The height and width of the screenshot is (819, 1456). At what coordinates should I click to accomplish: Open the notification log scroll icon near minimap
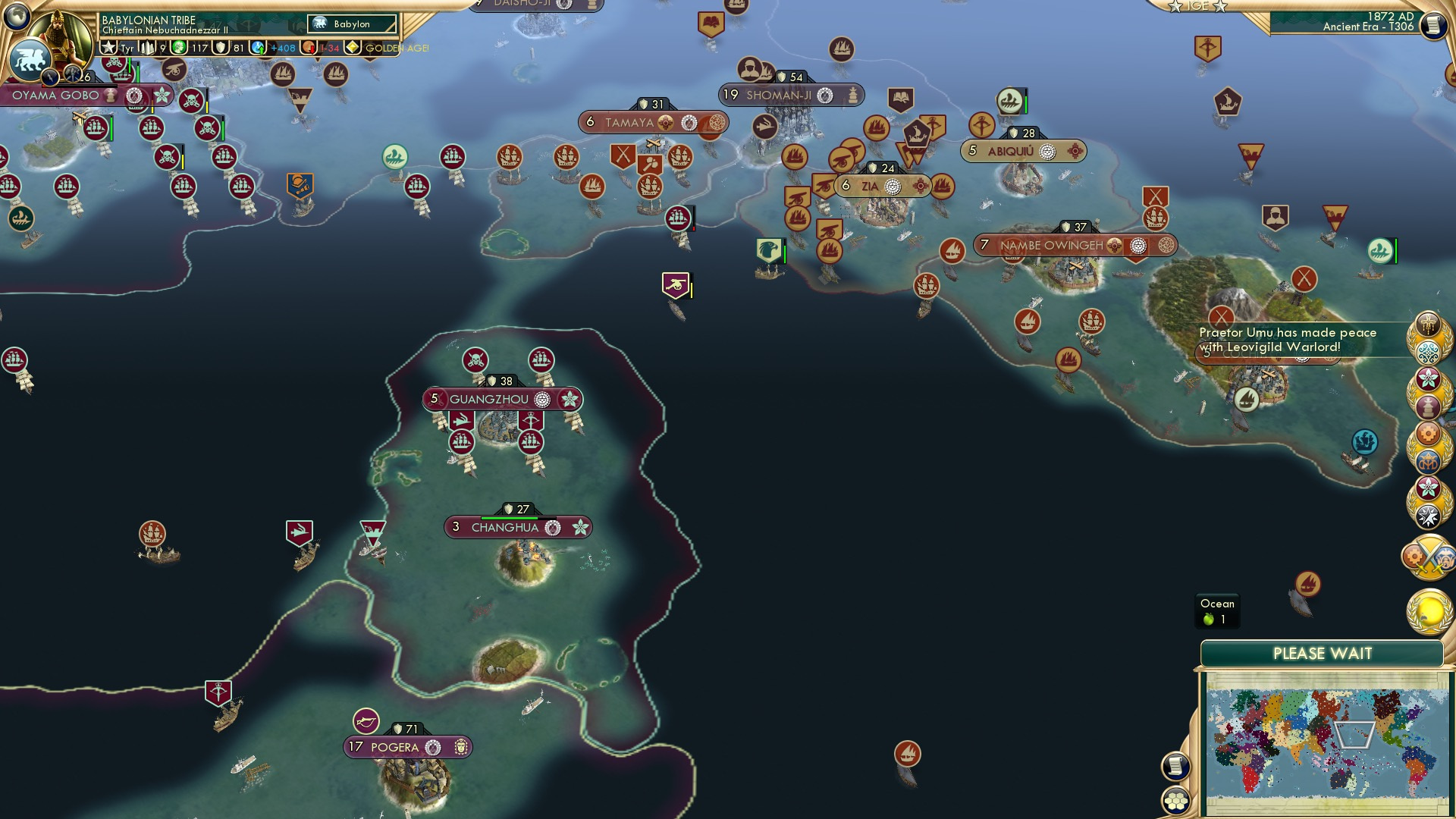pyautogui.click(x=1176, y=767)
